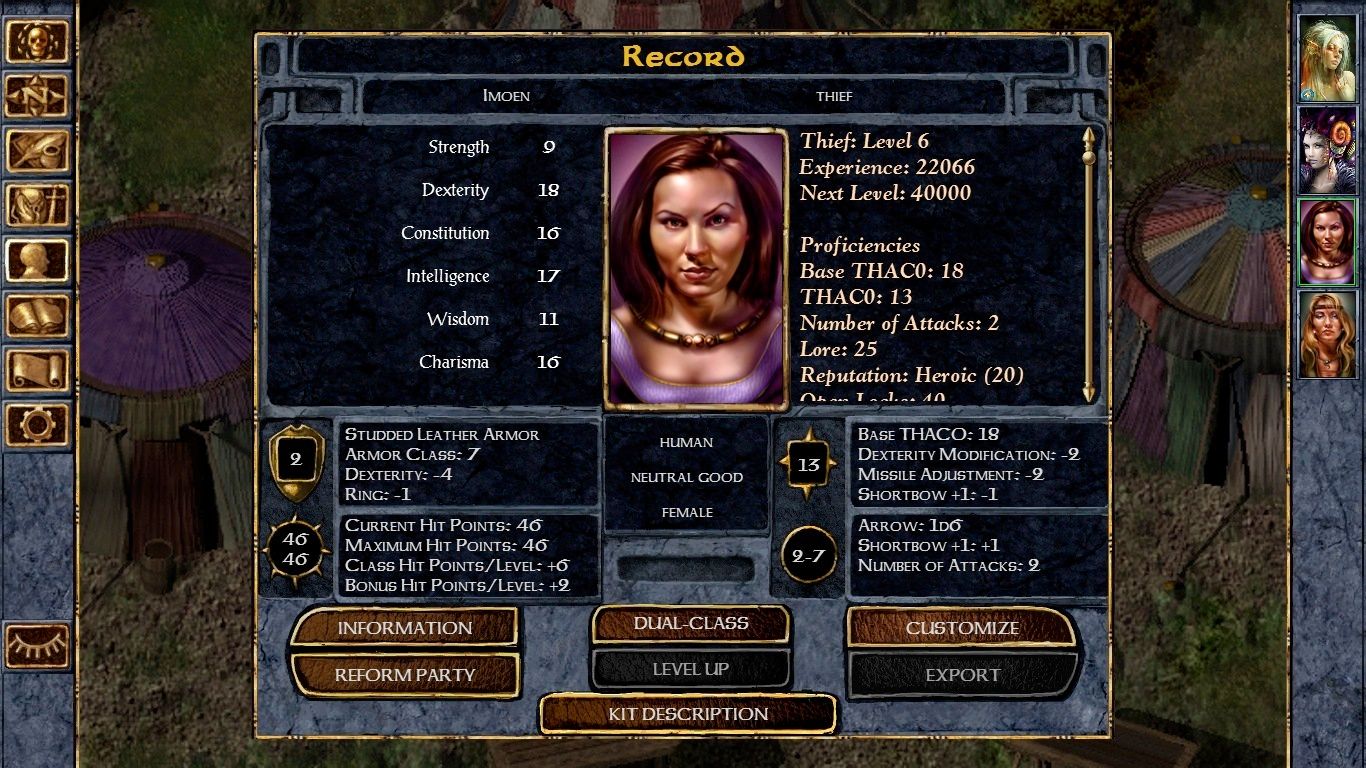Select the purple-haired party member portrait
The image size is (1366, 768).
click(1327, 151)
